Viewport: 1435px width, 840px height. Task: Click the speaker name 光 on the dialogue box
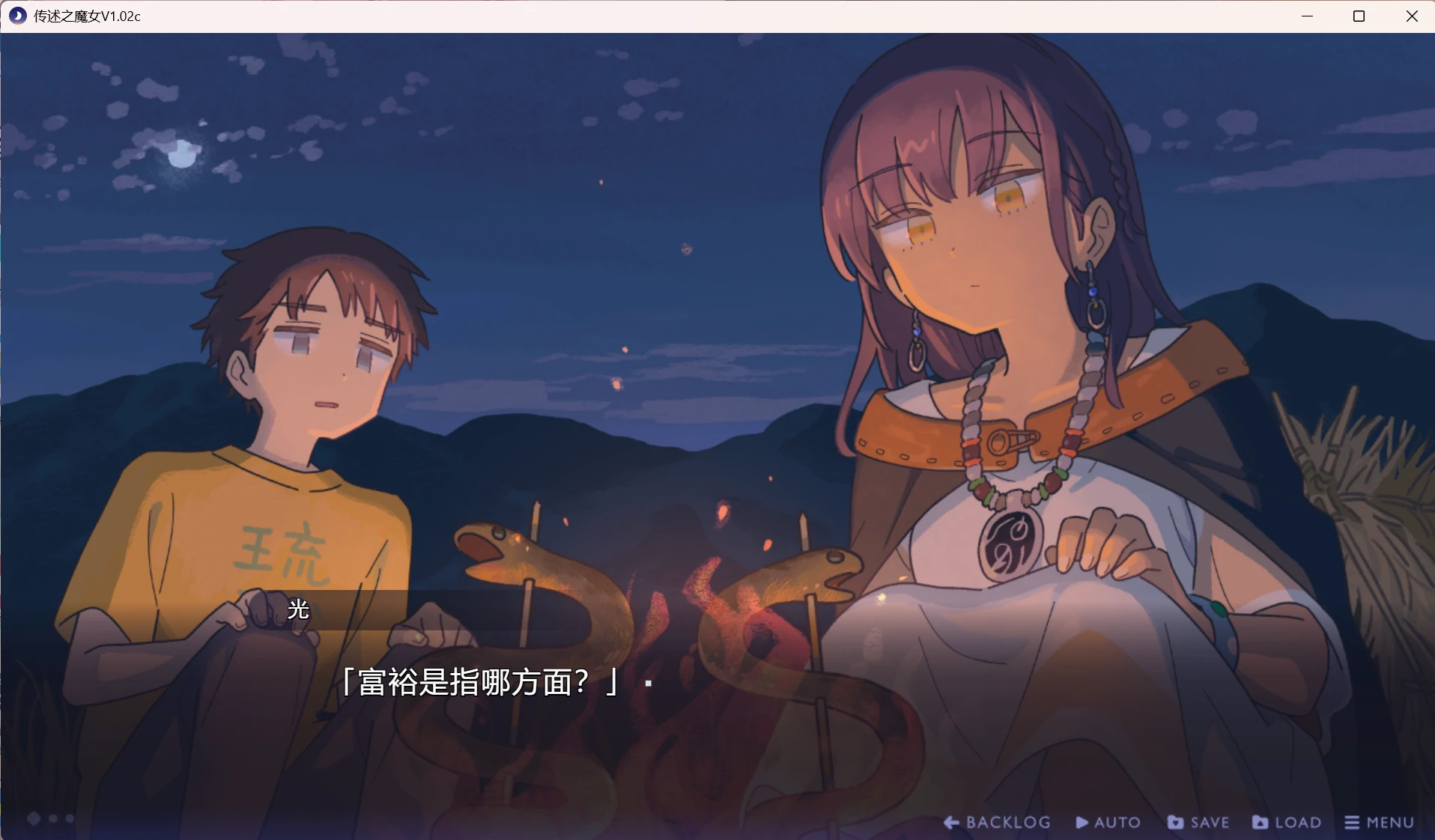coord(297,611)
